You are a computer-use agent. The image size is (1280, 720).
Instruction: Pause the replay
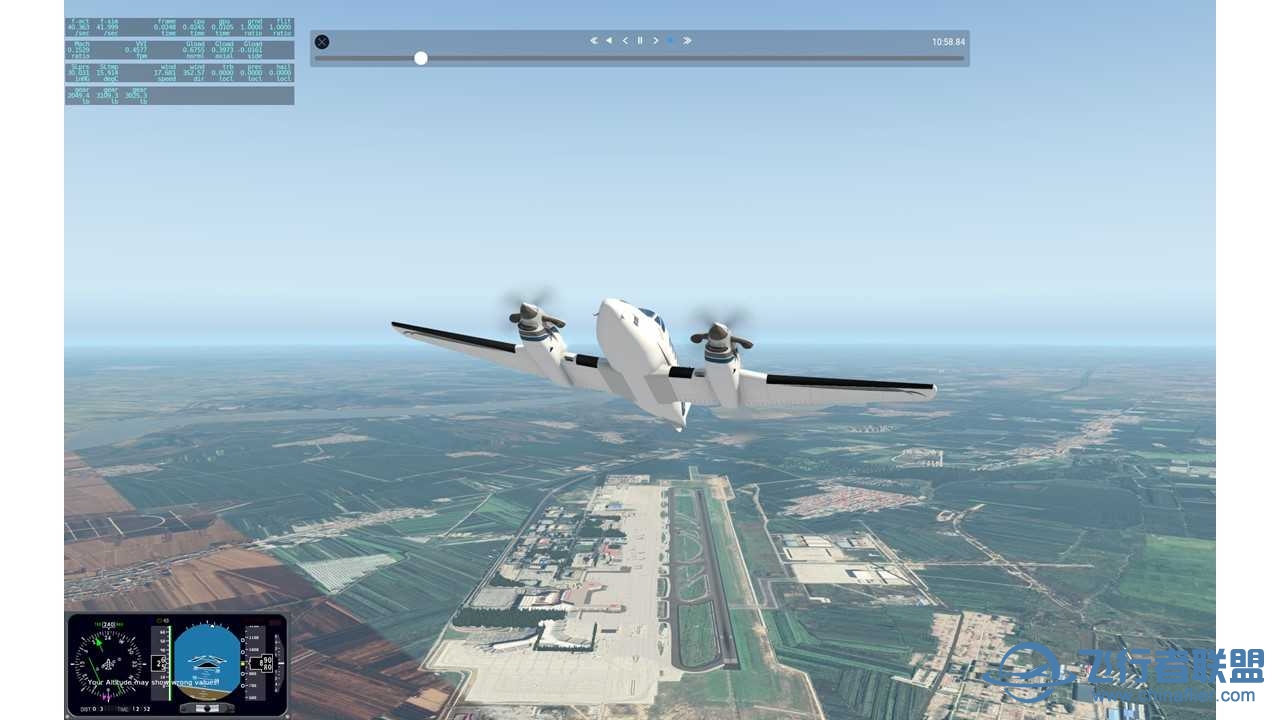(x=640, y=41)
